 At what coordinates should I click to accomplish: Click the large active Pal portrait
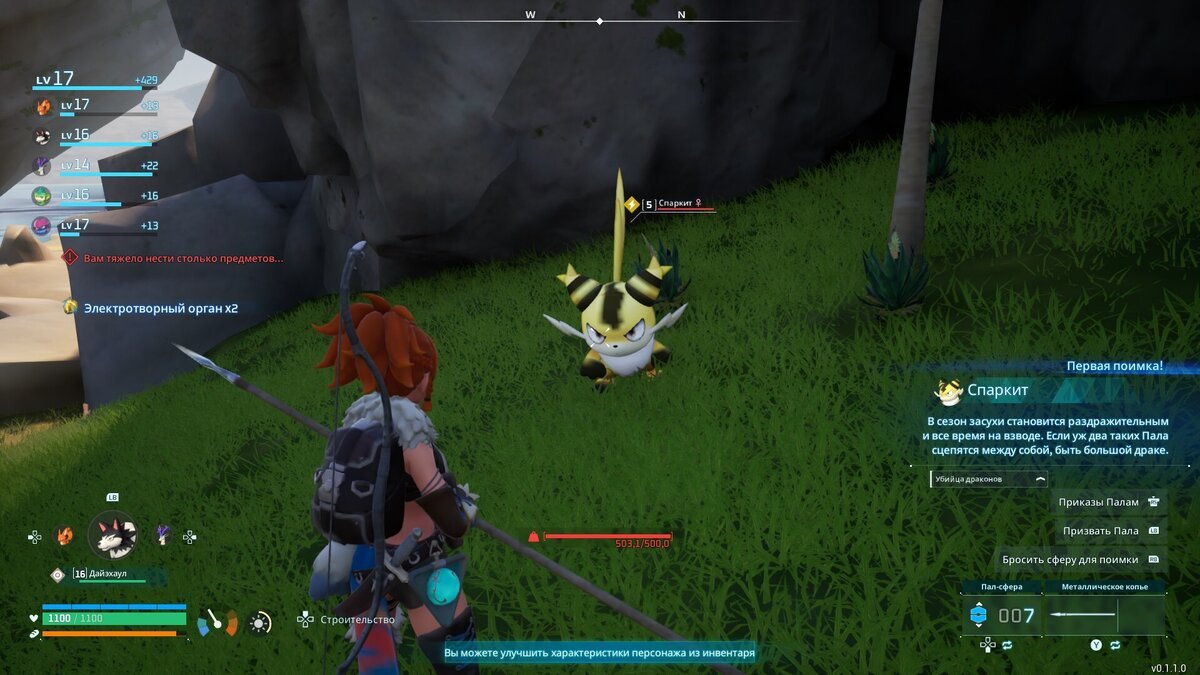click(112, 536)
